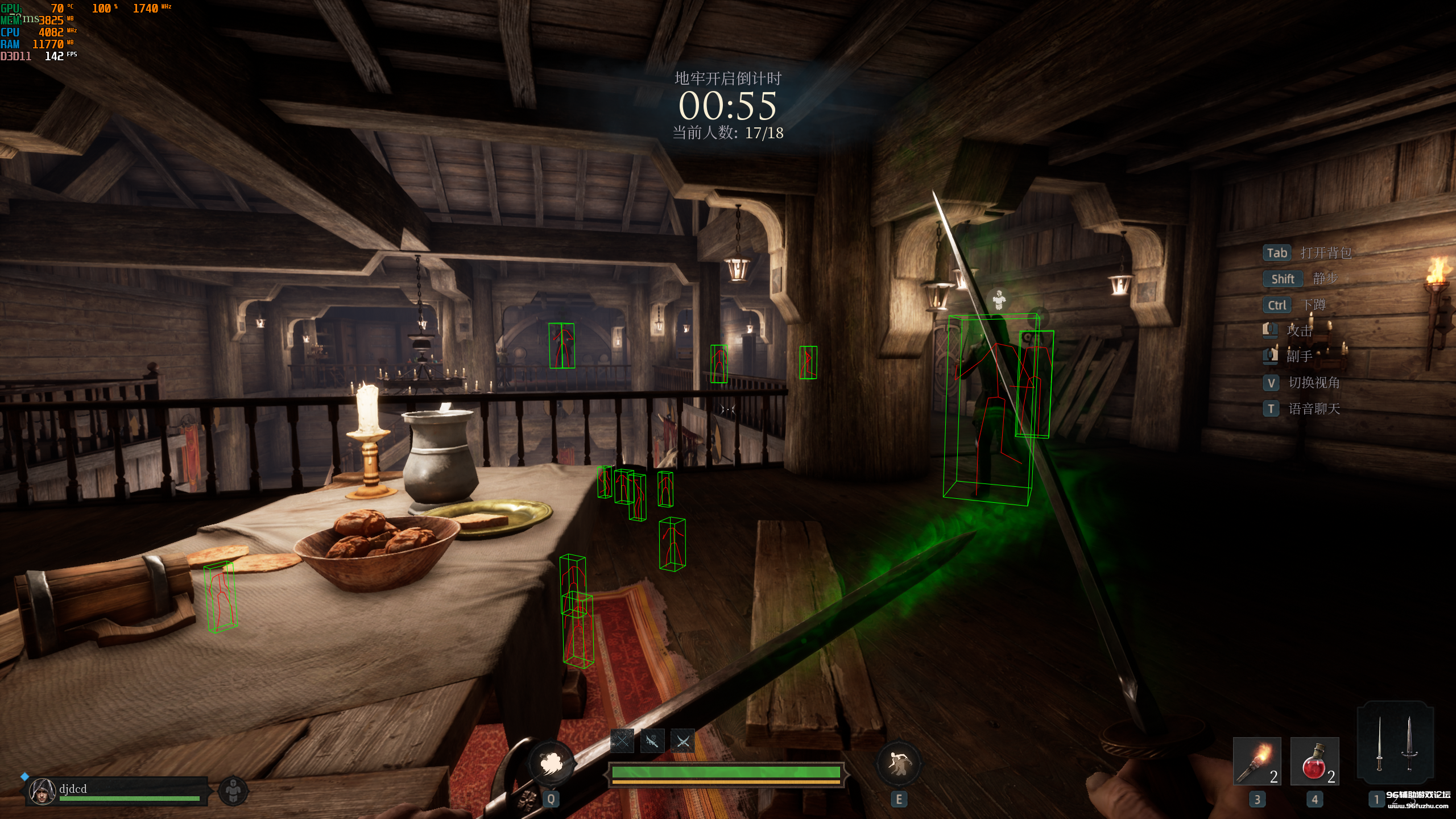This screenshot has height=819, width=1456.
Task: Activate the crouching rogue skill icon
Action: click(x=898, y=763)
